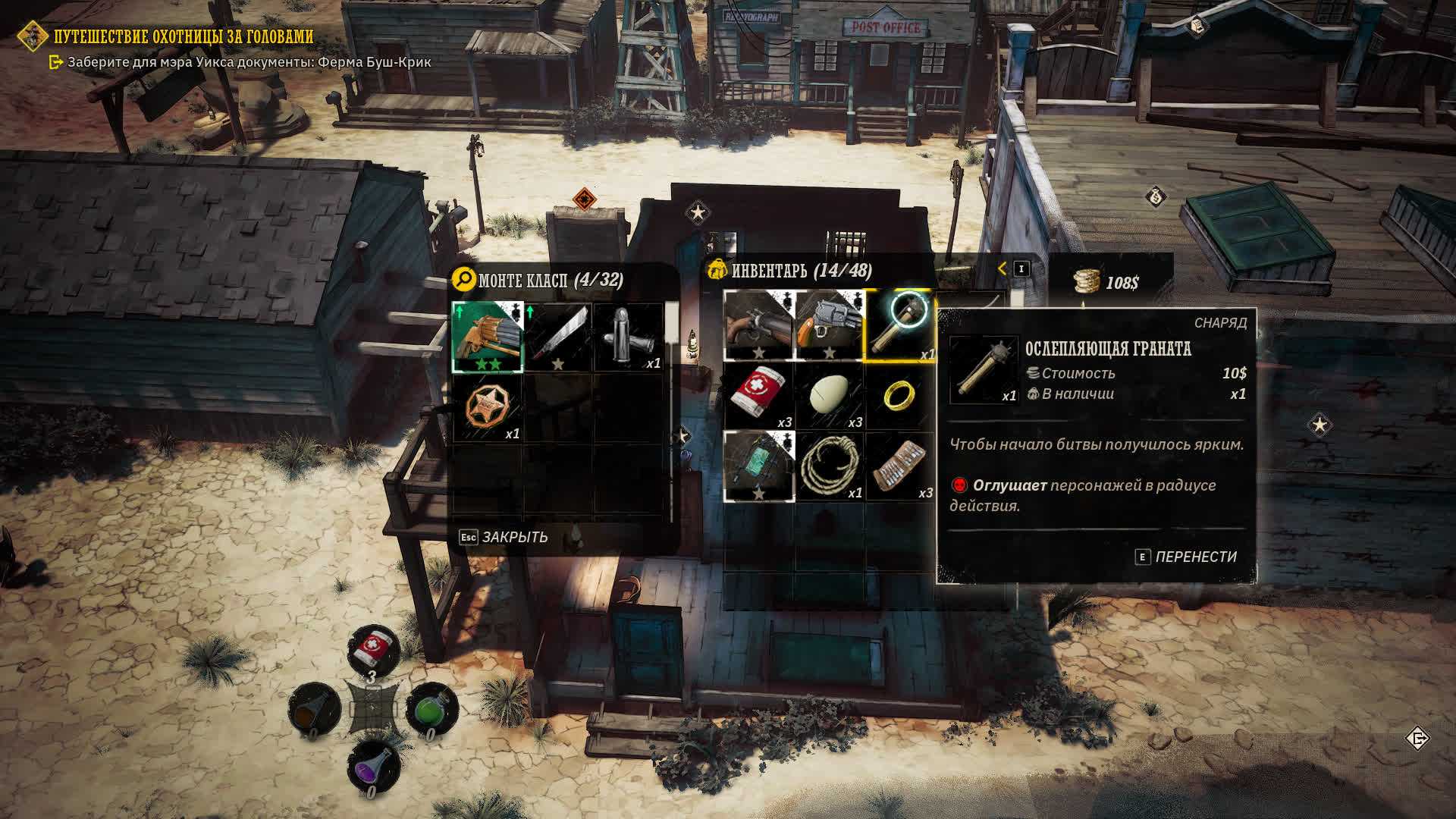Choose the gold ring item
This screenshot has width=1456, height=819.
click(900, 395)
